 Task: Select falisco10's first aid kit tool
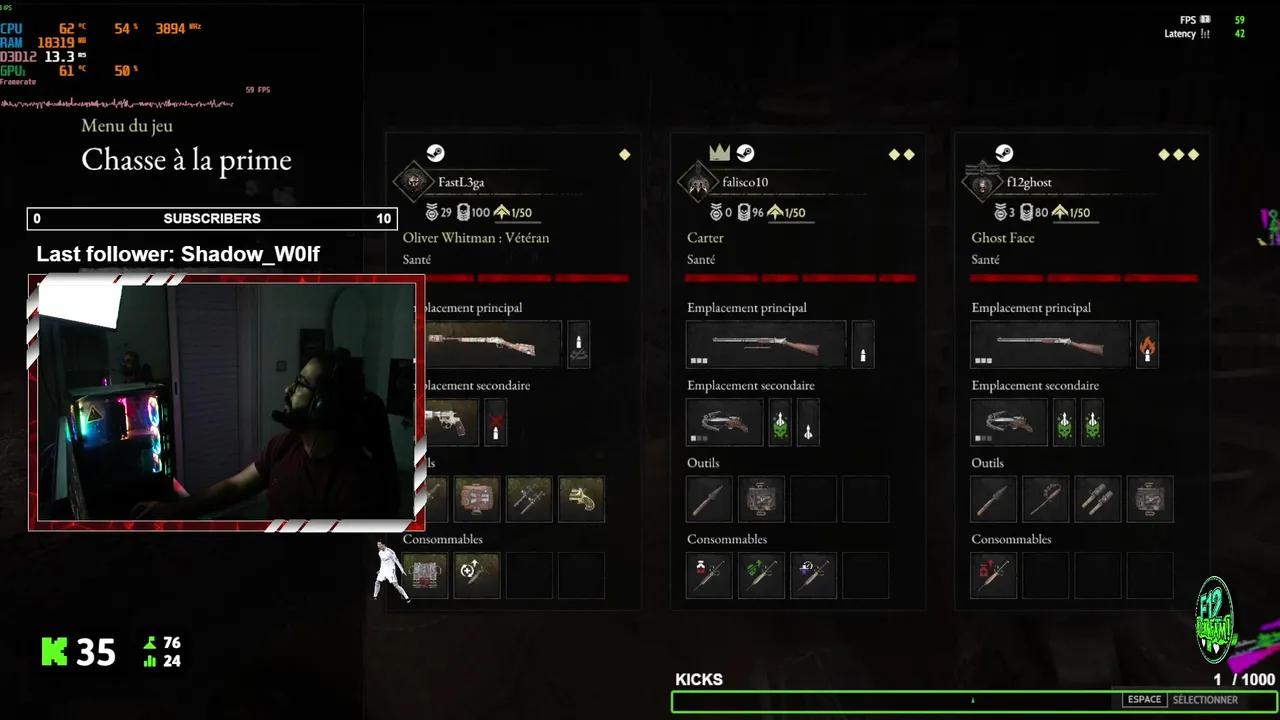tap(761, 499)
